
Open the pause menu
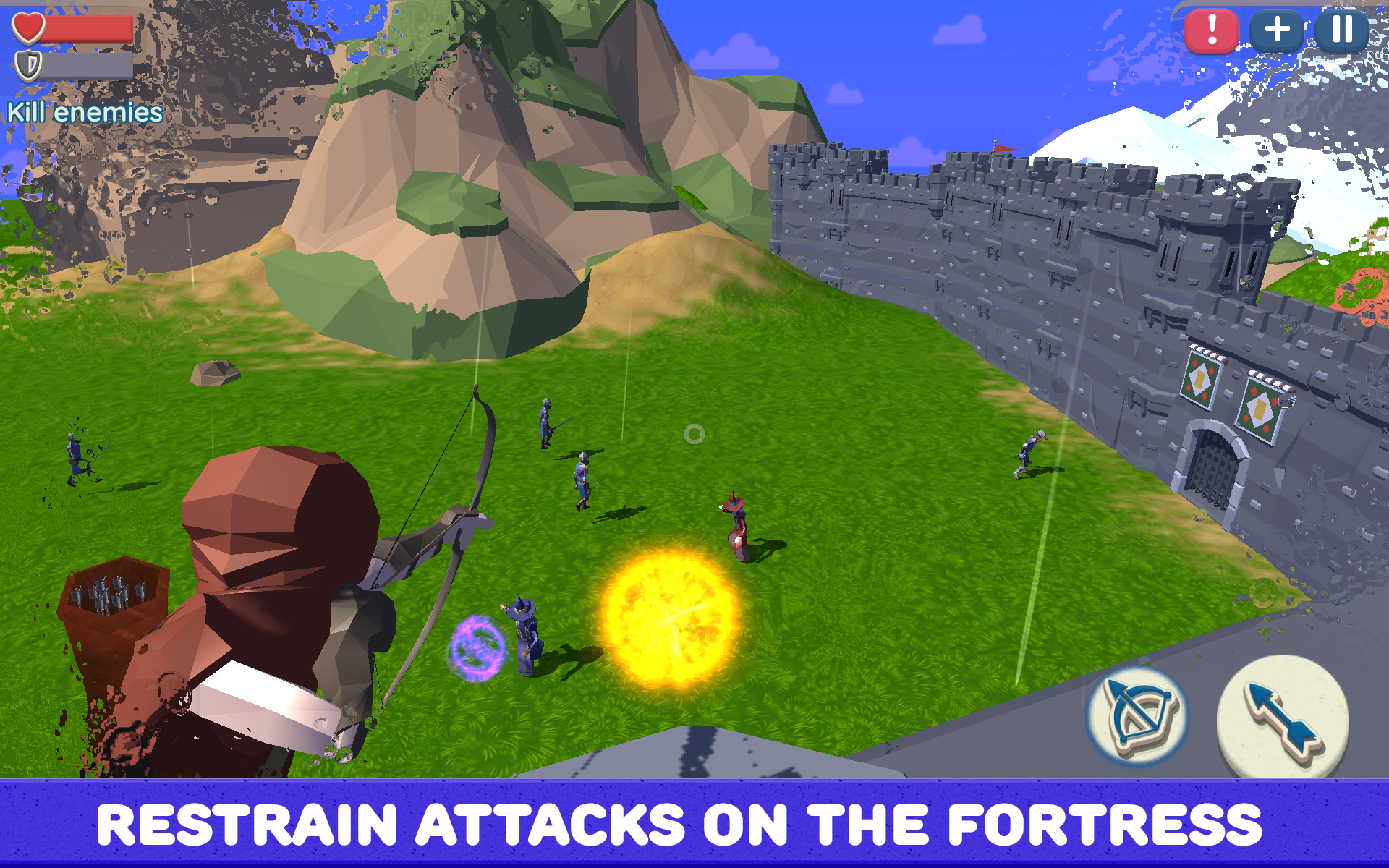[1343, 30]
